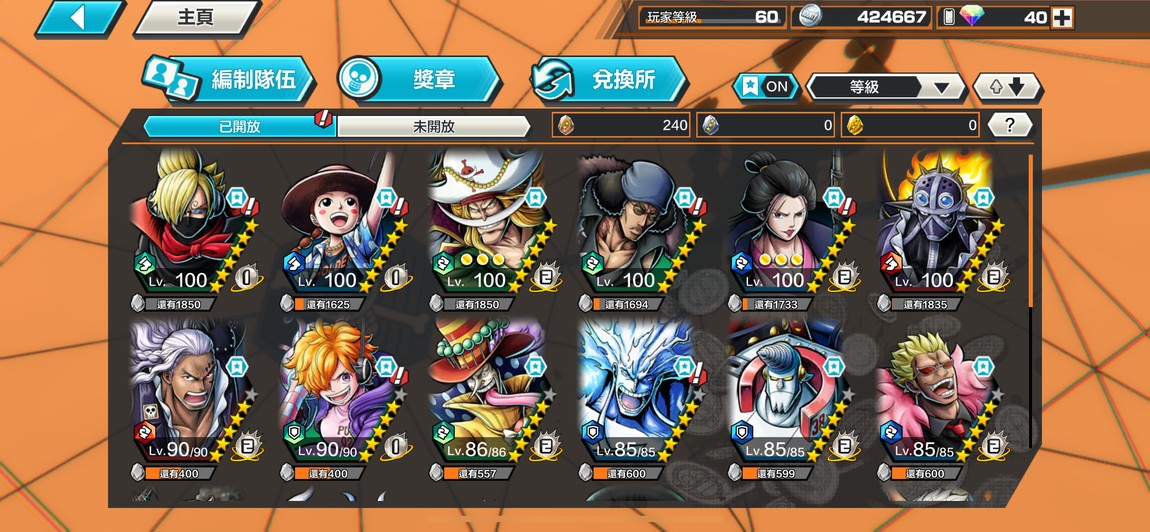Viewport: 1150px width, 532px height.
Task: Select the black-haired kimono woman card
Action: click(786, 225)
